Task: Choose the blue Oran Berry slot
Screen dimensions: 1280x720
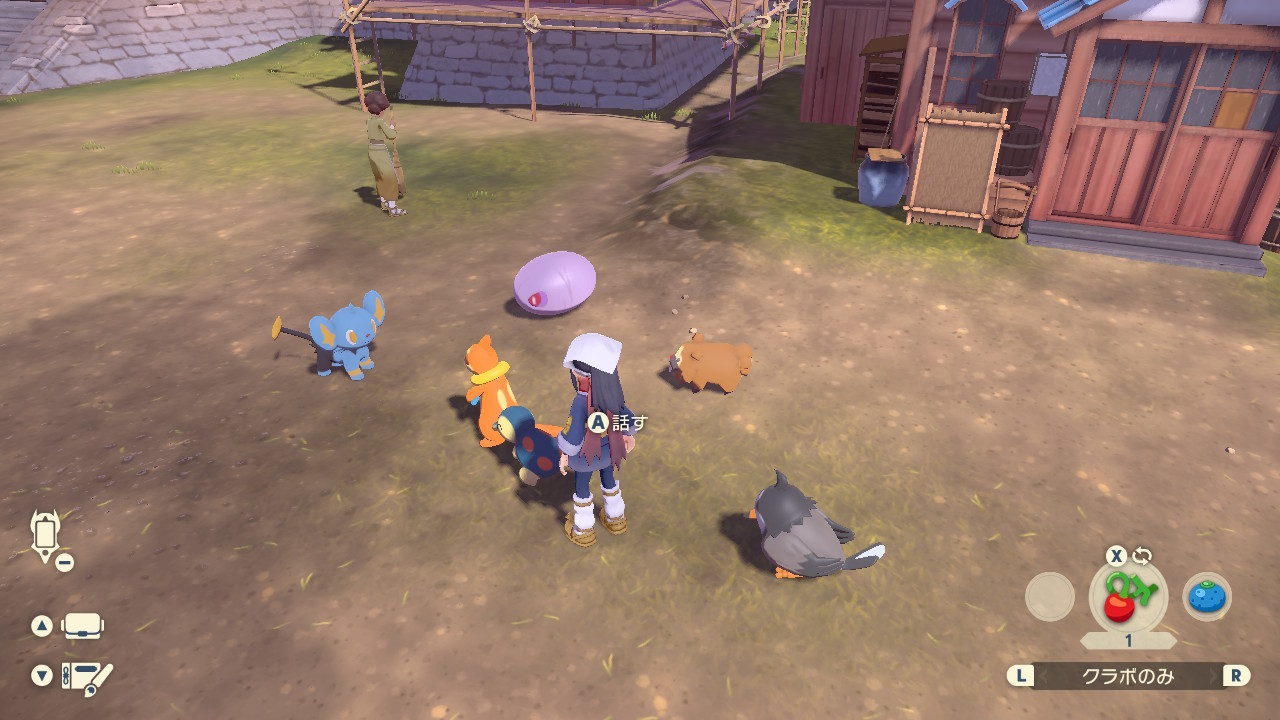Action: [1207, 597]
